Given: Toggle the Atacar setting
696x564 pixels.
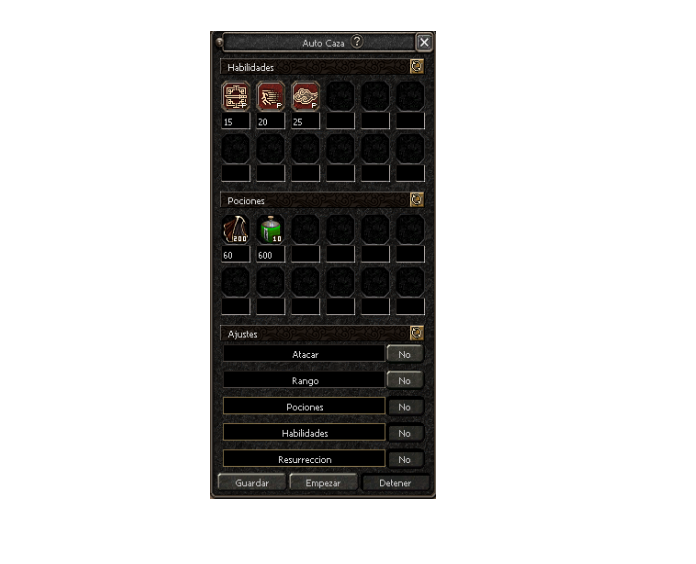Looking at the screenshot, I should tap(404, 354).
